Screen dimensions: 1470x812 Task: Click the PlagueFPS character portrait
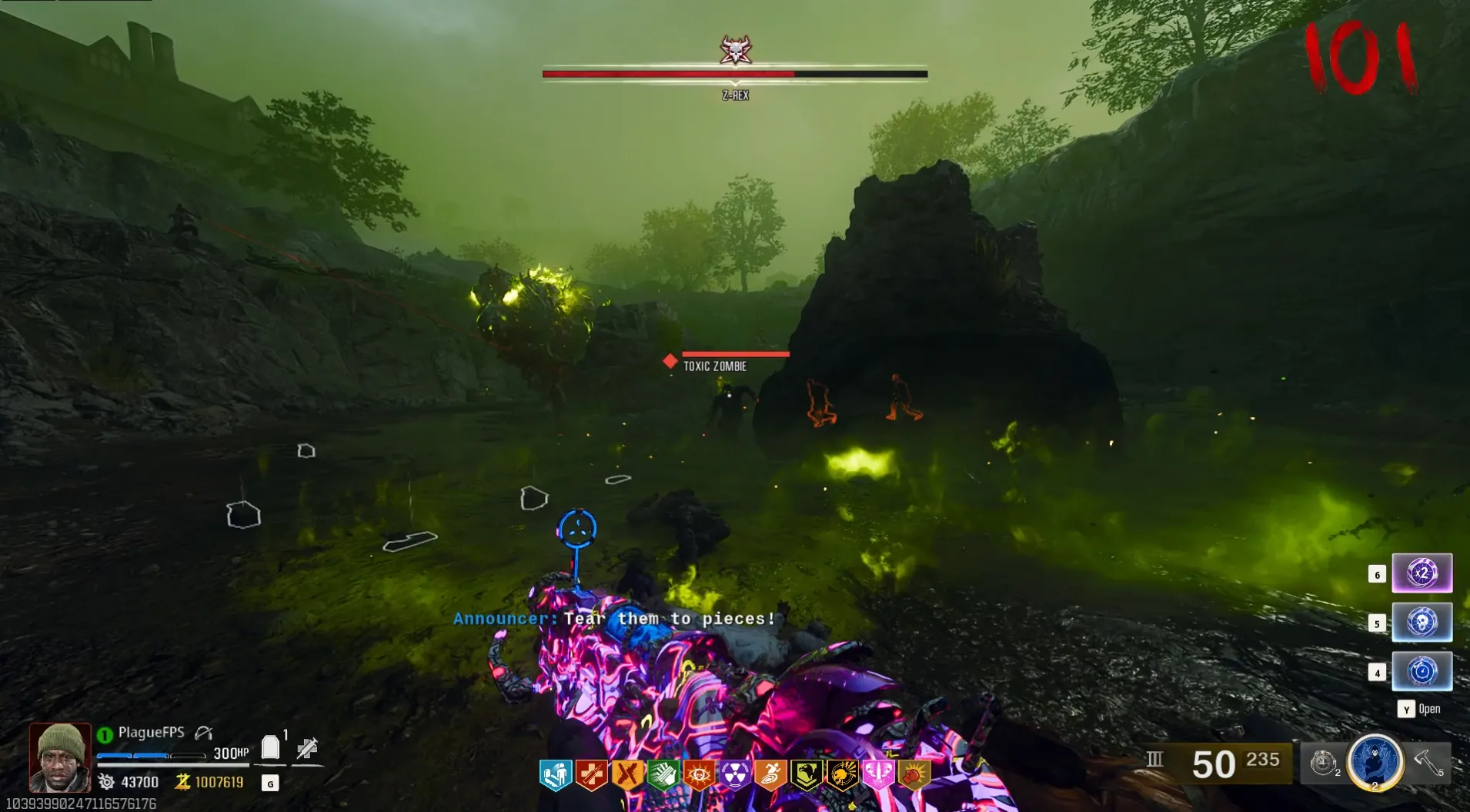coord(60,757)
